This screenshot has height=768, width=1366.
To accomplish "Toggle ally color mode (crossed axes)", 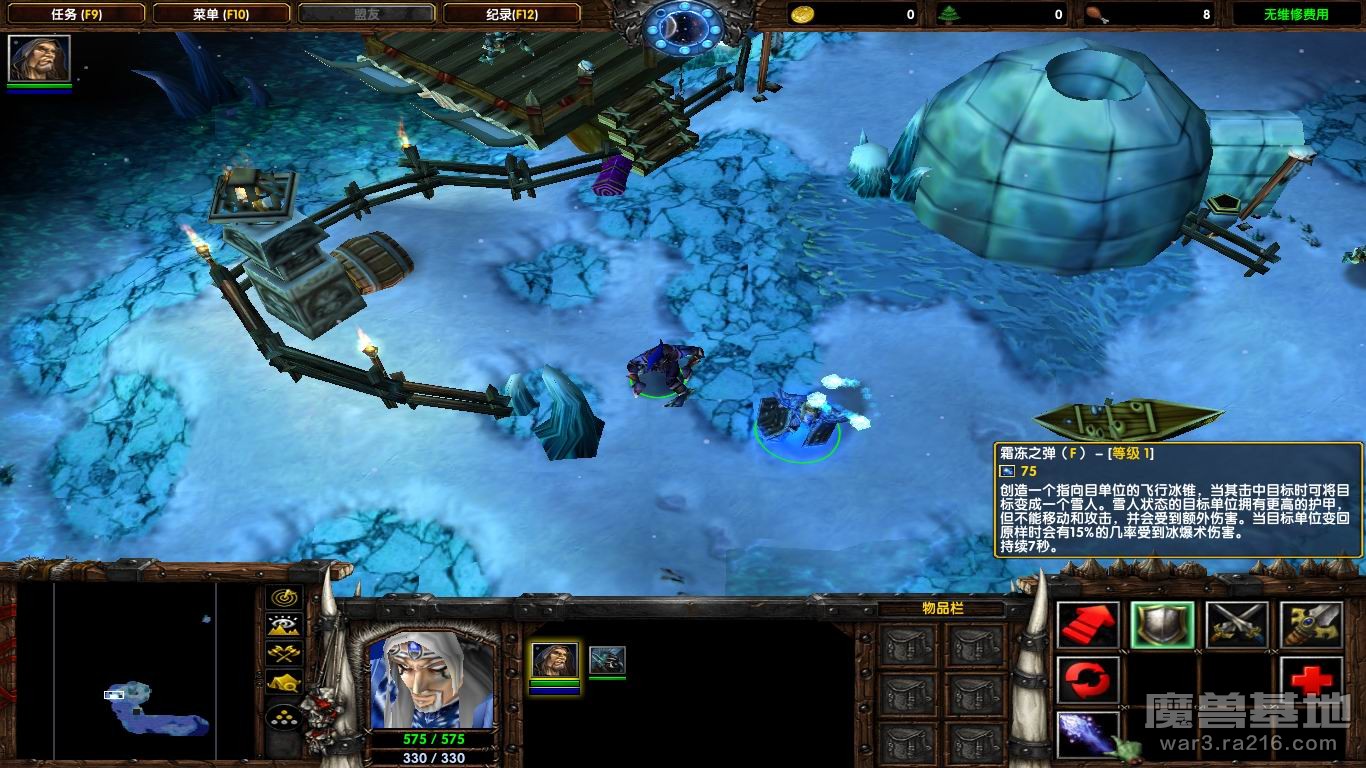I will pos(283,654).
